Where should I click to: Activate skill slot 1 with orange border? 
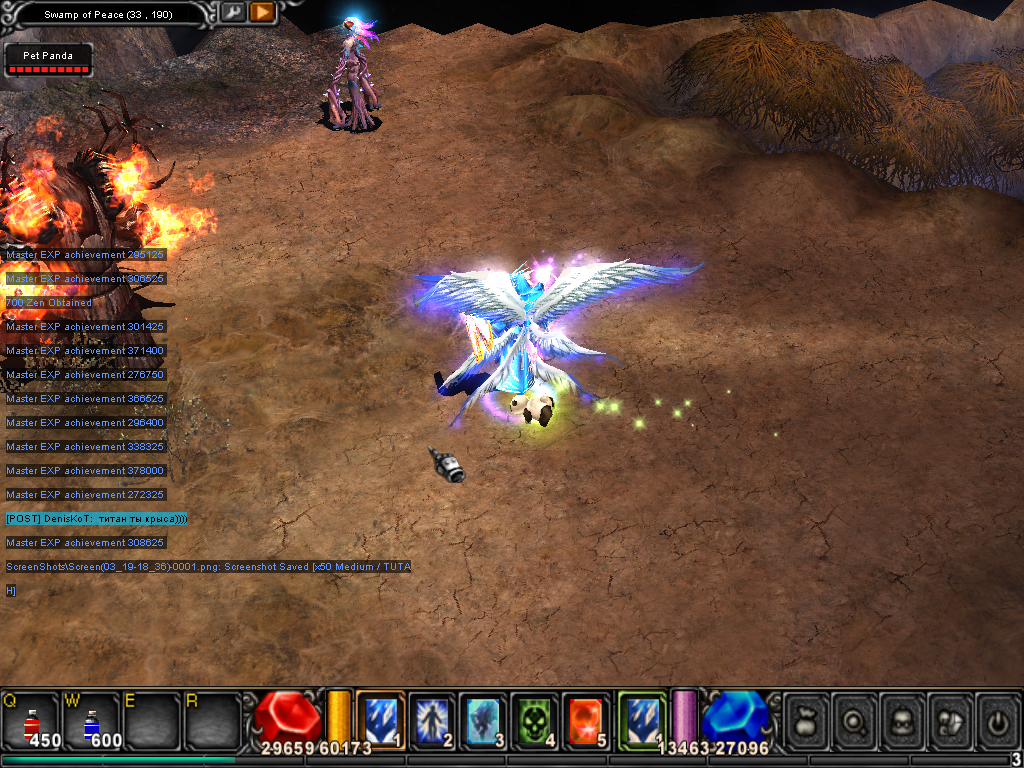381,718
